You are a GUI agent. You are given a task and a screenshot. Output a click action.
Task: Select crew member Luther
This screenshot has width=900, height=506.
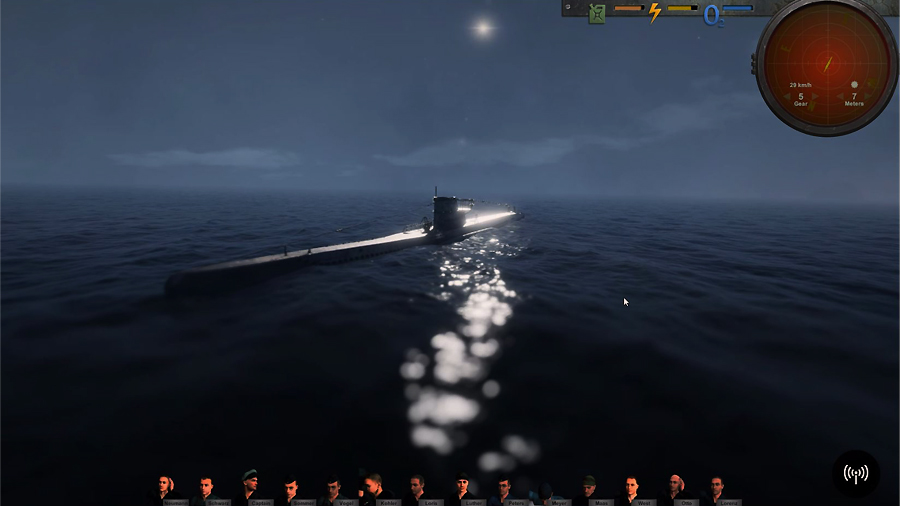(x=461, y=488)
